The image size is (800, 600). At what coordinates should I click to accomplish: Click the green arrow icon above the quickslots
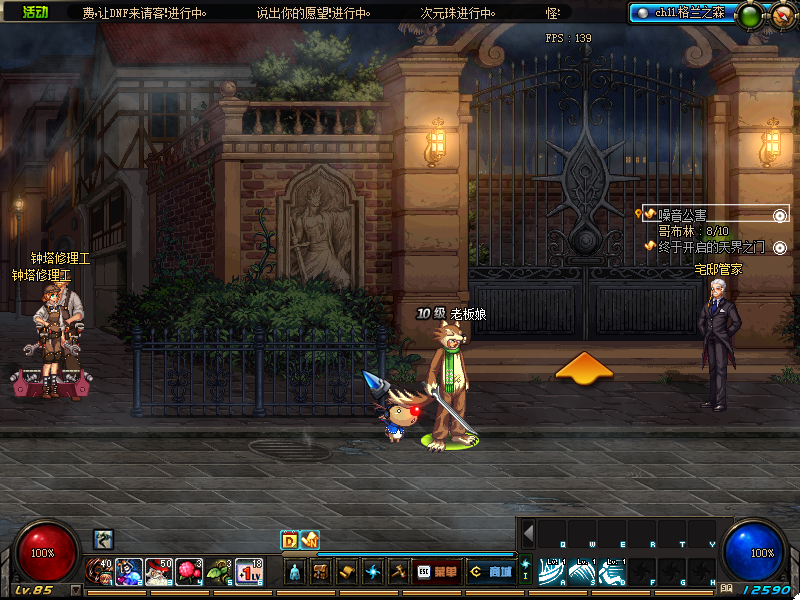pos(104,540)
